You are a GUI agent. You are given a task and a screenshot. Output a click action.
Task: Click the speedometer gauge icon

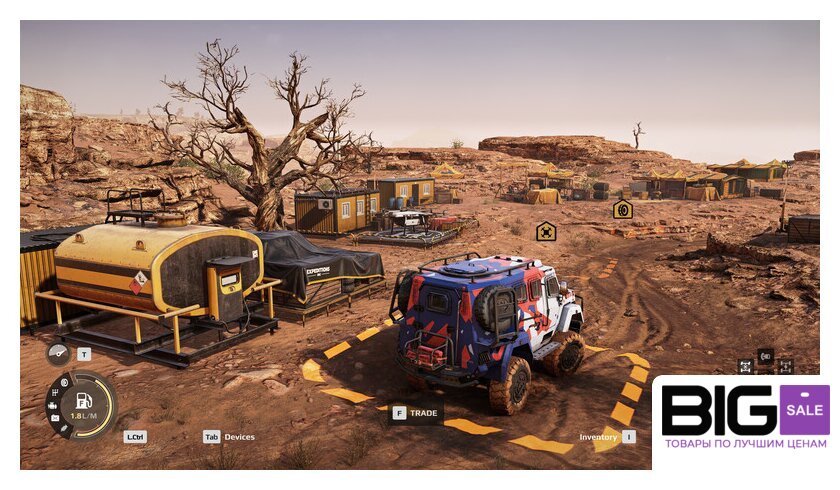click(x=58, y=354)
